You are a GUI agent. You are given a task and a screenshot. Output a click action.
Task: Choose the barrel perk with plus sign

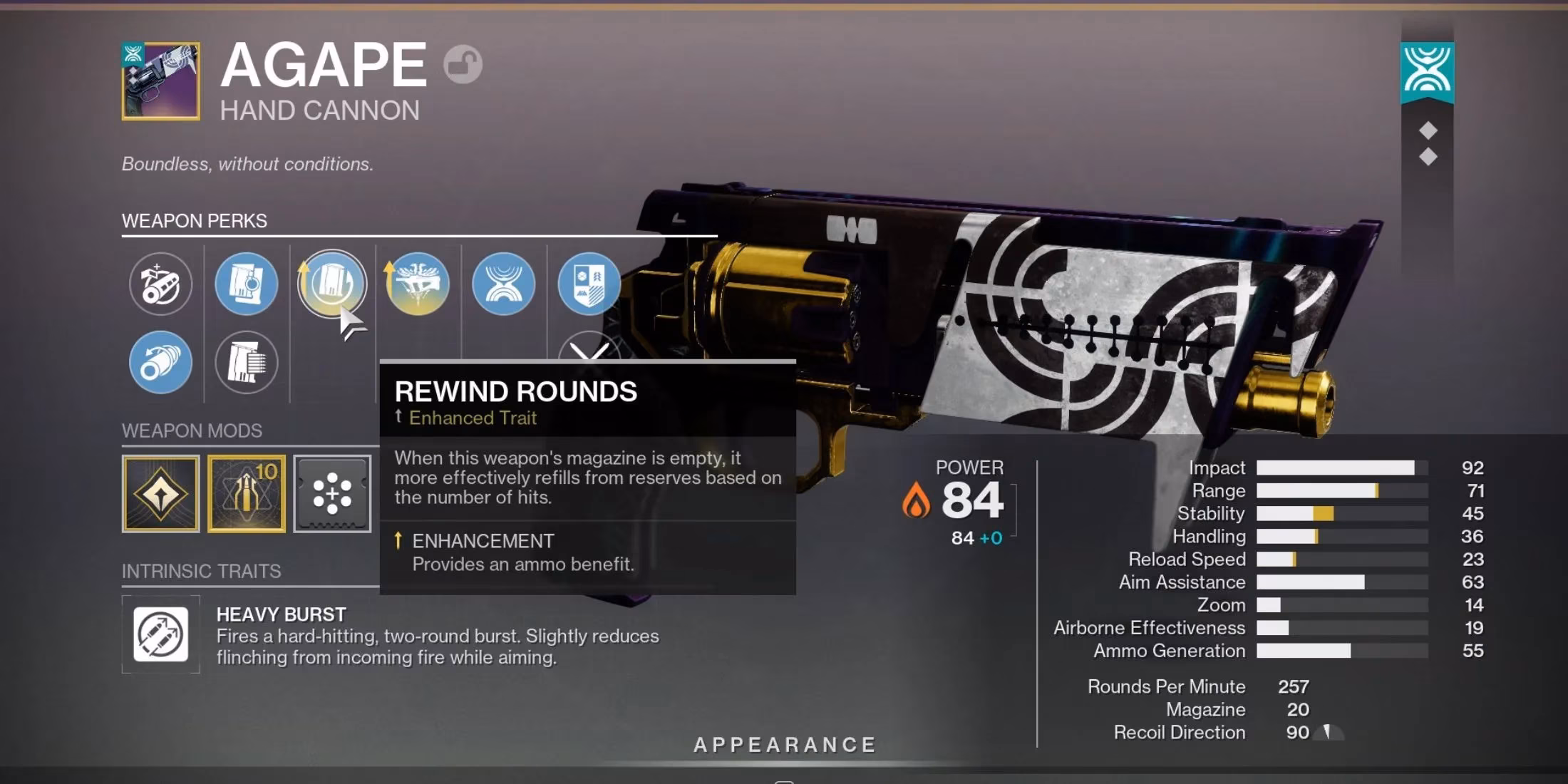(160, 284)
